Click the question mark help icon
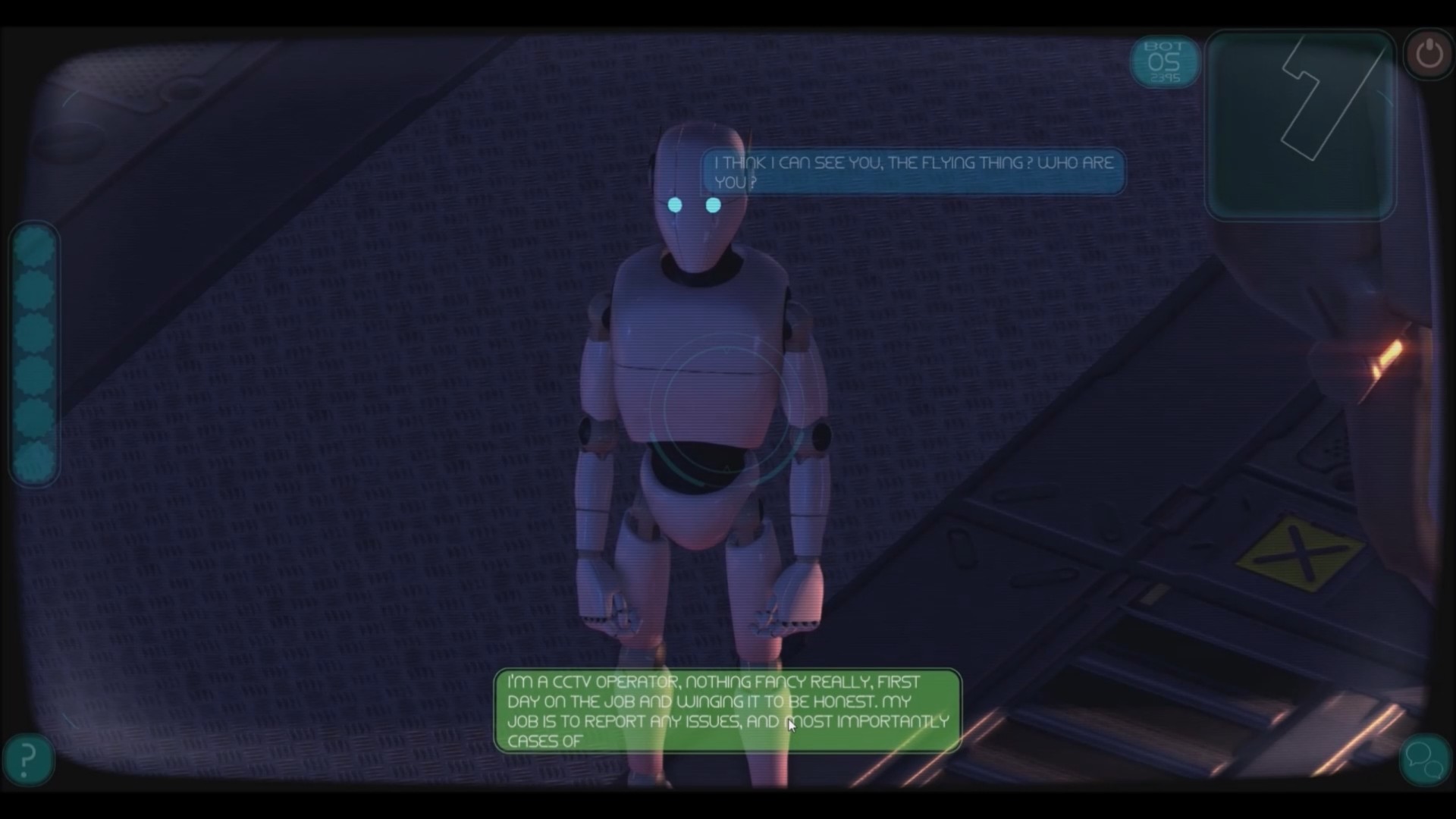 [x=27, y=759]
